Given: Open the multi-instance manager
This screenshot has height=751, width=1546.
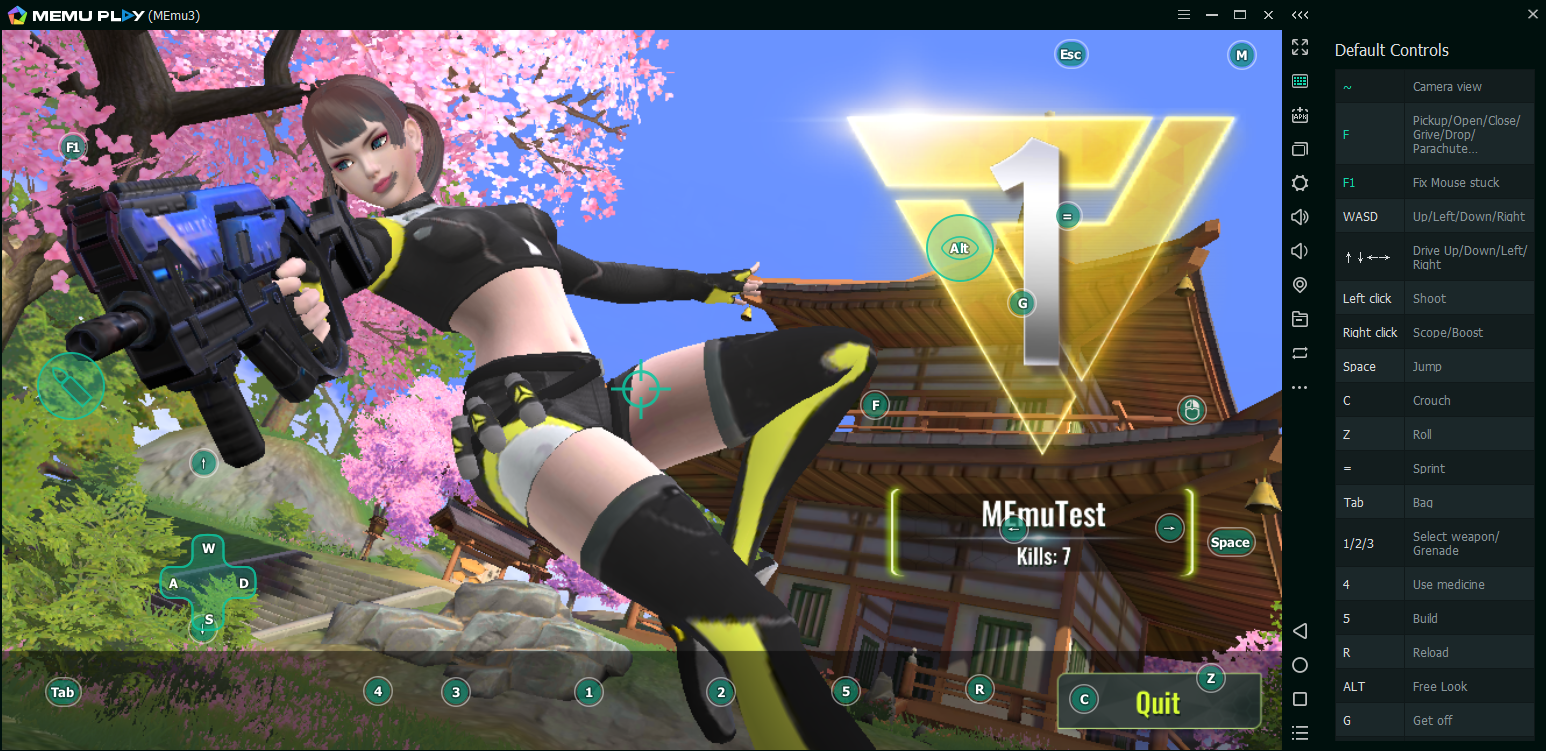Looking at the screenshot, I should (x=1300, y=149).
